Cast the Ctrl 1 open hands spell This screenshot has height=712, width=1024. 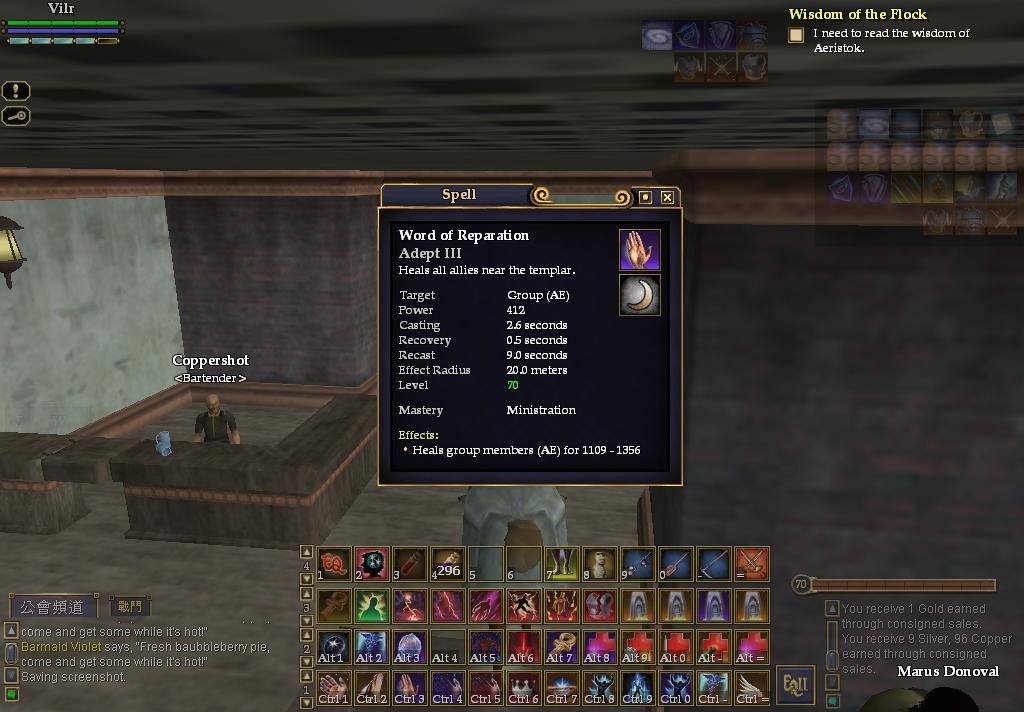pyautogui.click(x=334, y=687)
